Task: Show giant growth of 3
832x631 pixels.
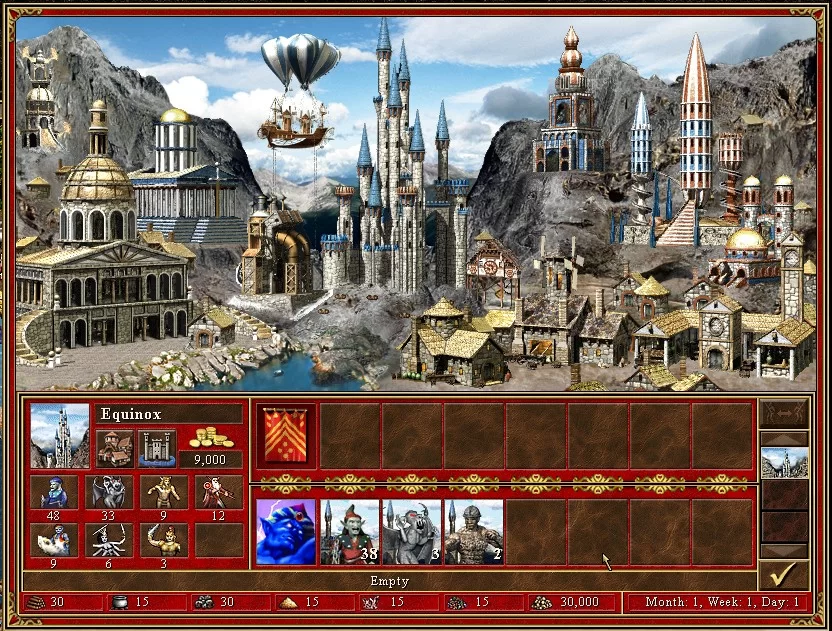Action: [x=164, y=540]
